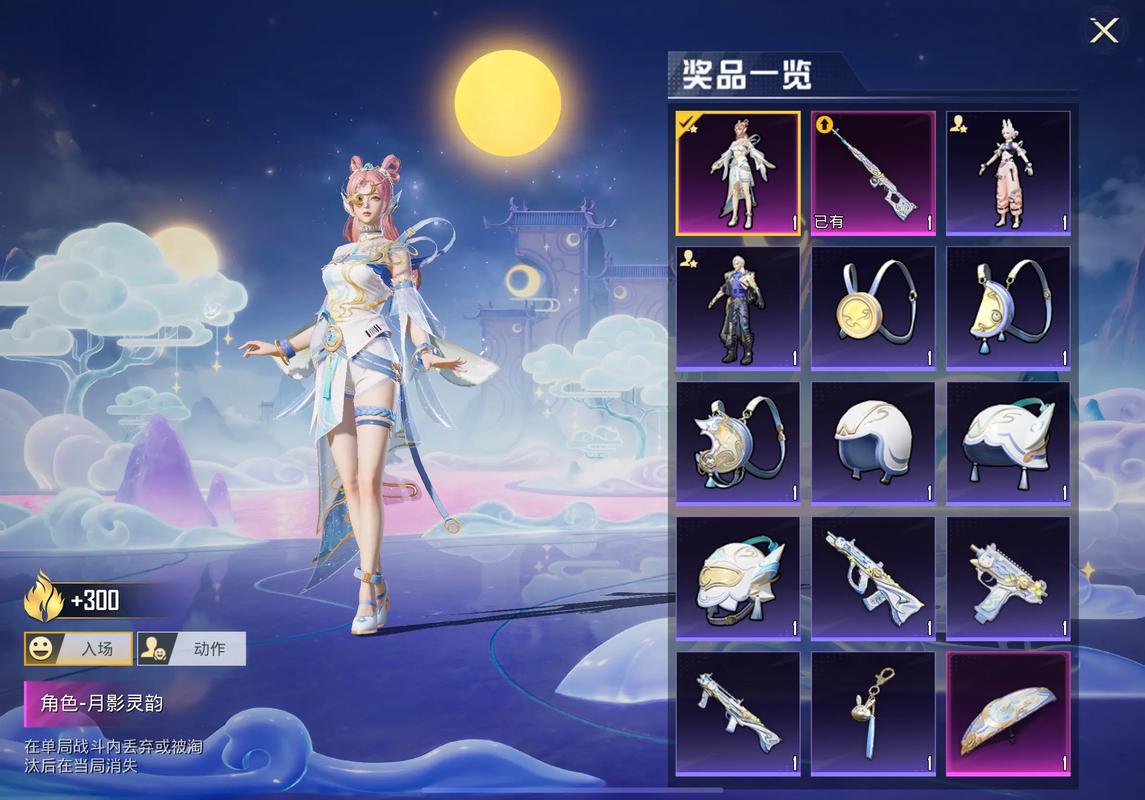Image resolution: width=1145 pixels, height=800 pixels.
Task: Select the folding fan prize tile
Action: click(1008, 713)
